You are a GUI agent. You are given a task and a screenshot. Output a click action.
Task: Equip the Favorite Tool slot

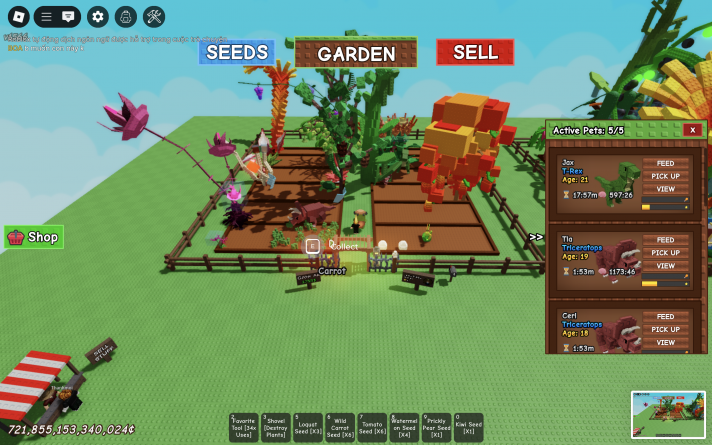pyautogui.click(x=243, y=427)
